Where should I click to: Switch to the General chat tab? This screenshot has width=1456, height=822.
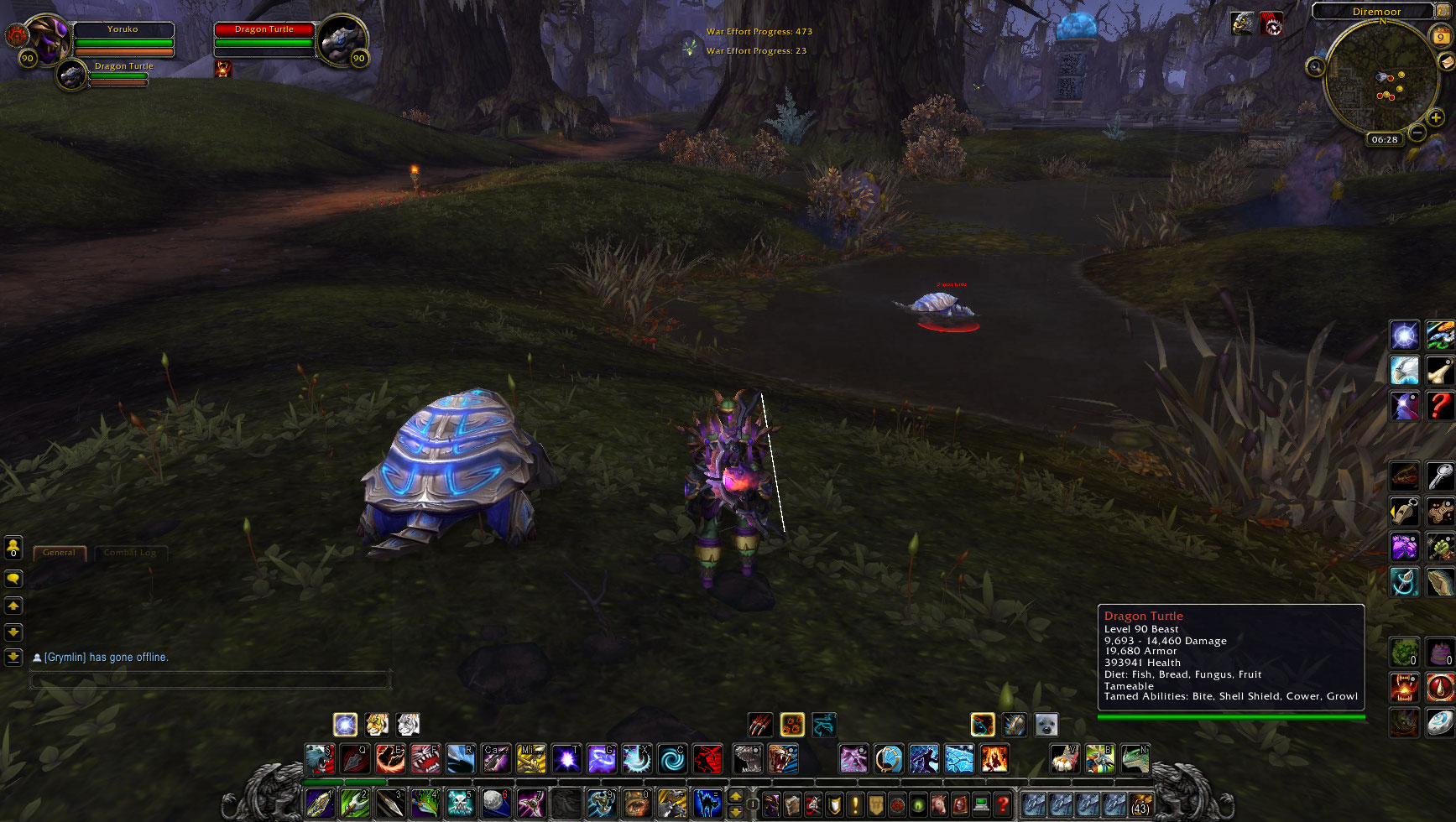coord(59,553)
